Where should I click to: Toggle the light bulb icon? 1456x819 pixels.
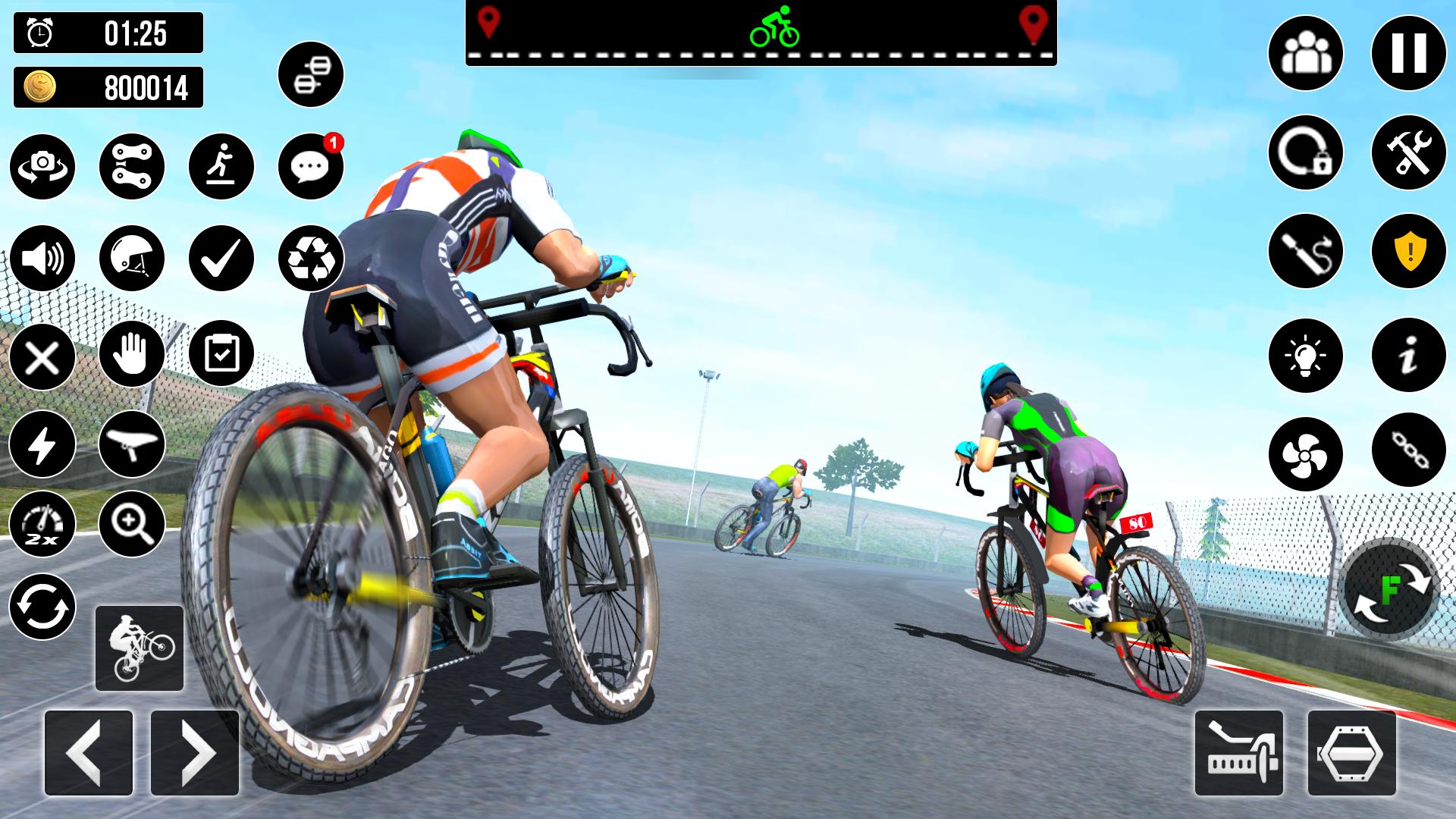point(1305,355)
